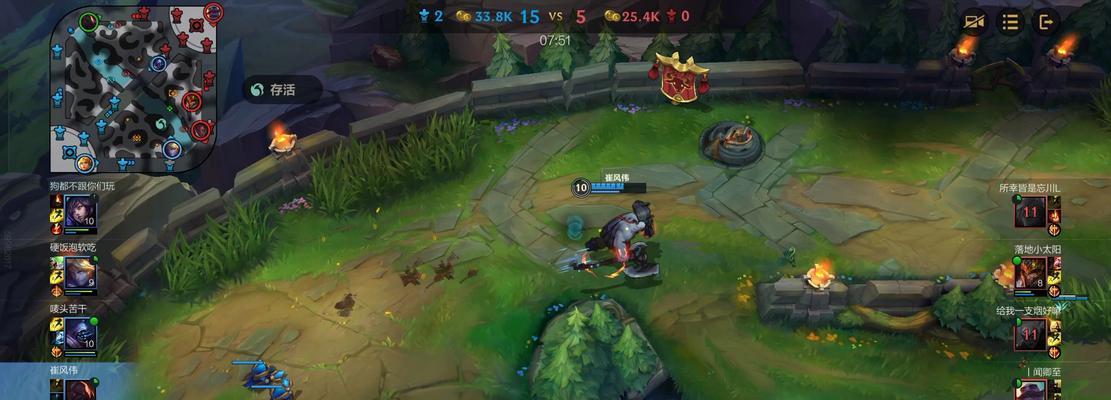This screenshot has height=400, width=1111.
Task: Exit the match with the leave icon
Action: (1046, 21)
